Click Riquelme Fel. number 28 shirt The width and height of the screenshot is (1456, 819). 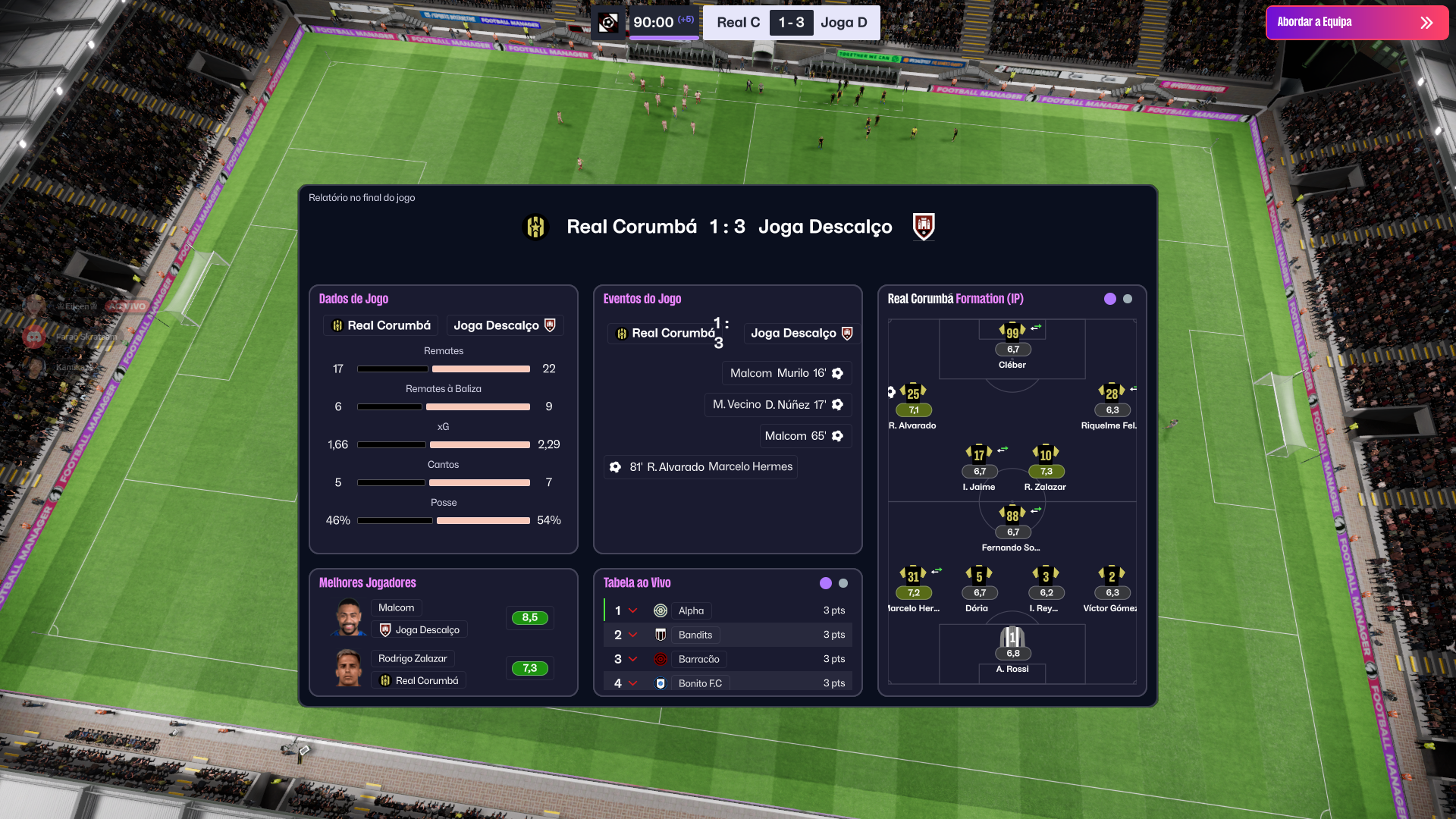click(x=1112, y=394)
